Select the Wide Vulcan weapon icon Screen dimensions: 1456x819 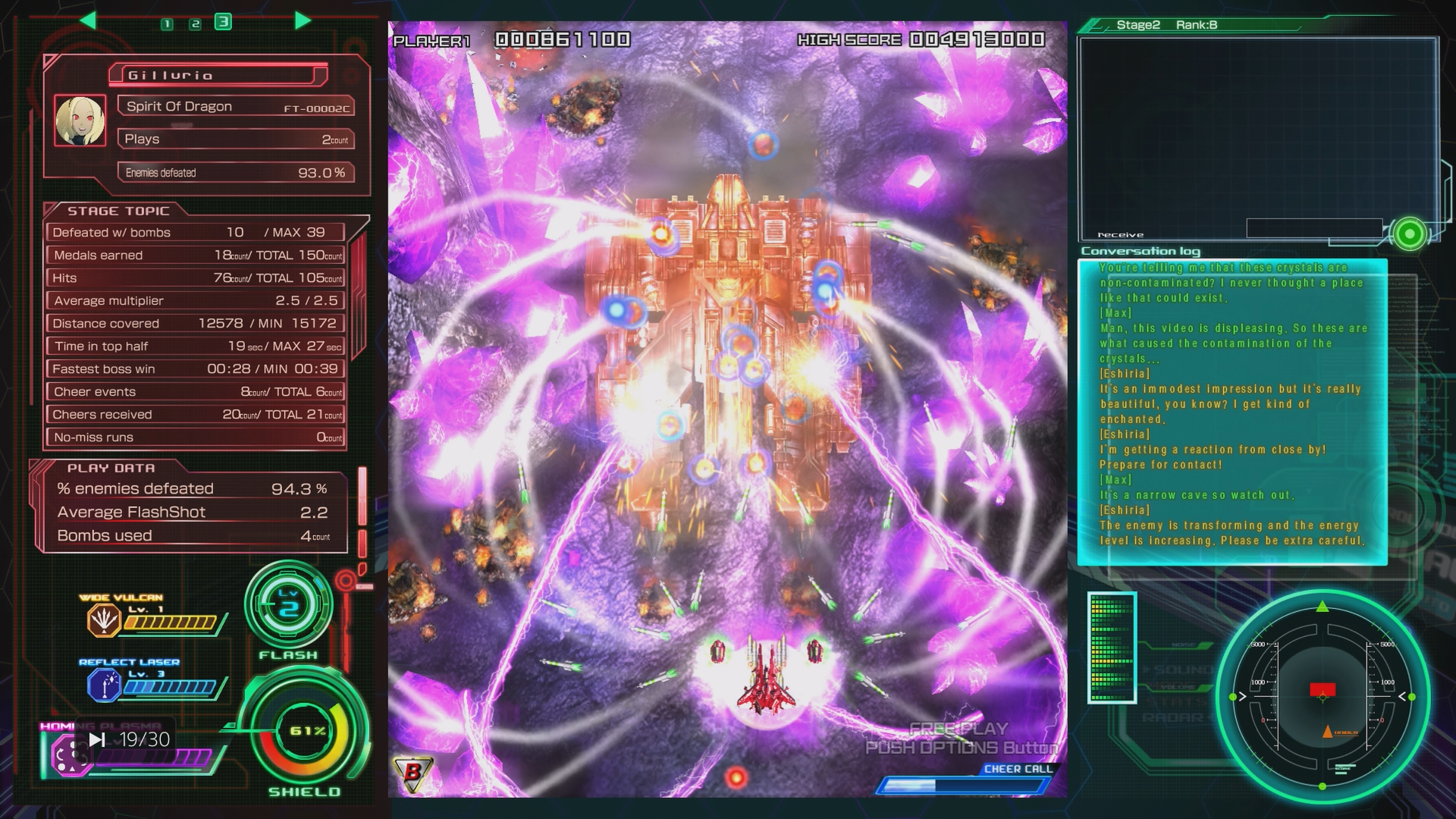[104, 620]
